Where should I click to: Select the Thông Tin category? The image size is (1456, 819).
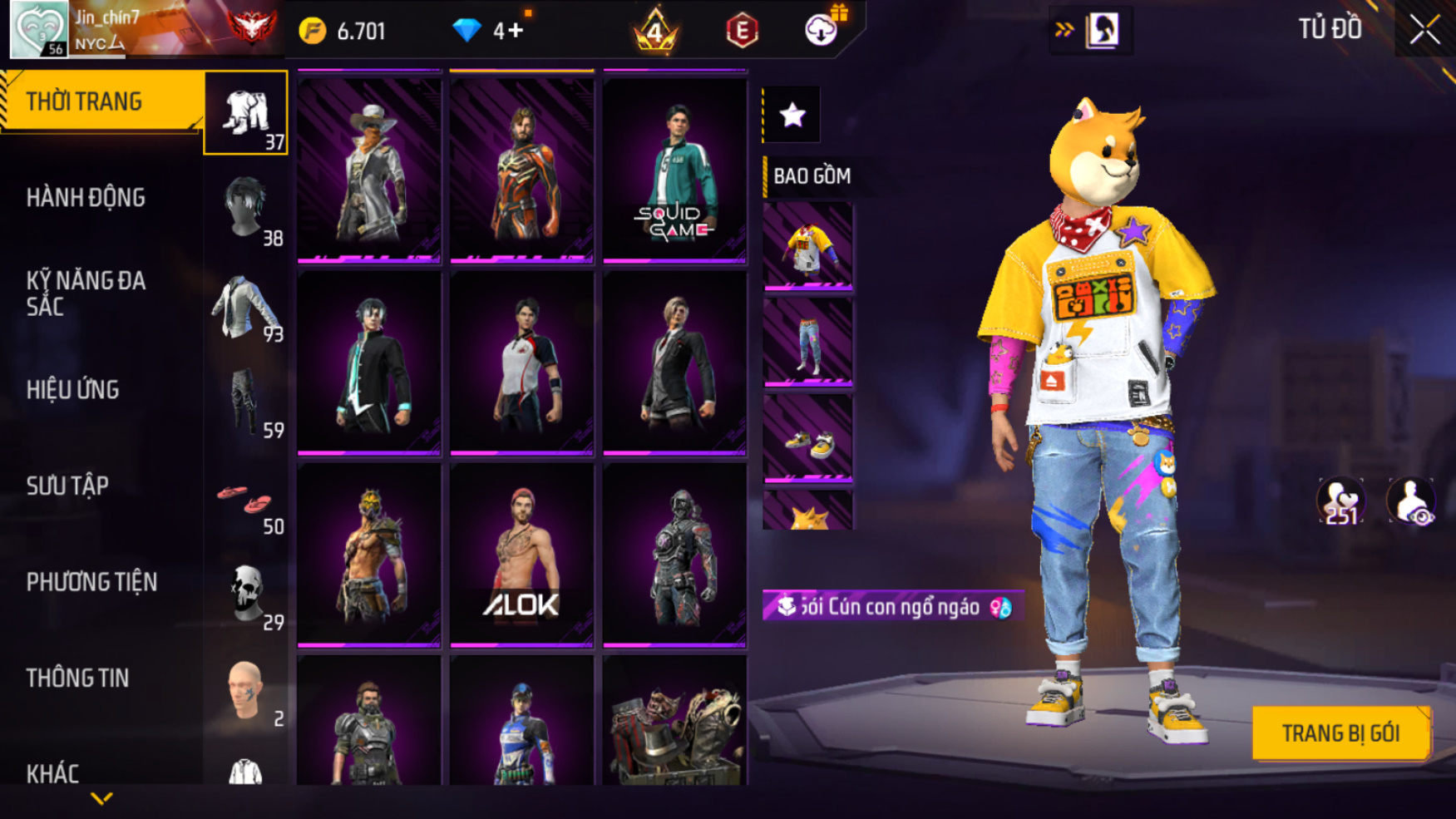78,678
